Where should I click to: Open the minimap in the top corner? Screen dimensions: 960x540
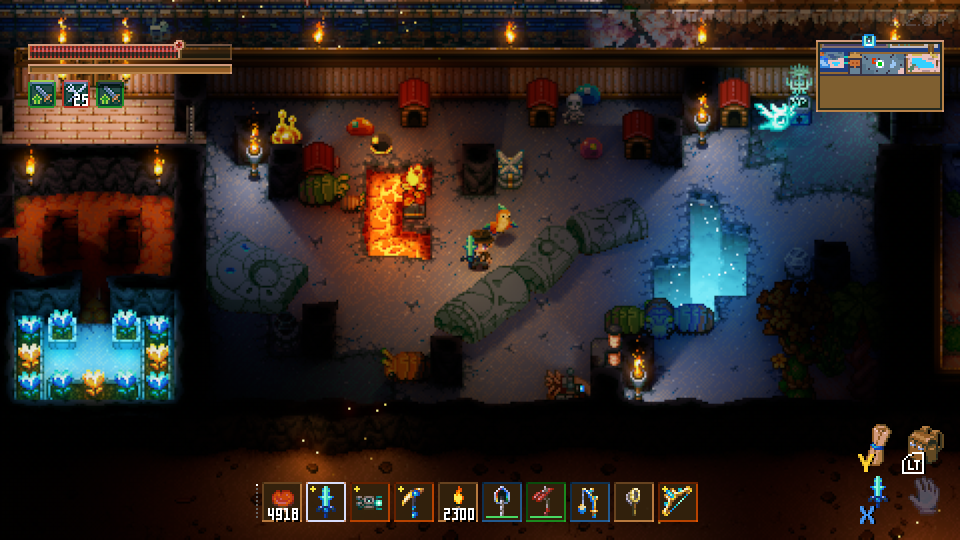[x=880, y=75]
